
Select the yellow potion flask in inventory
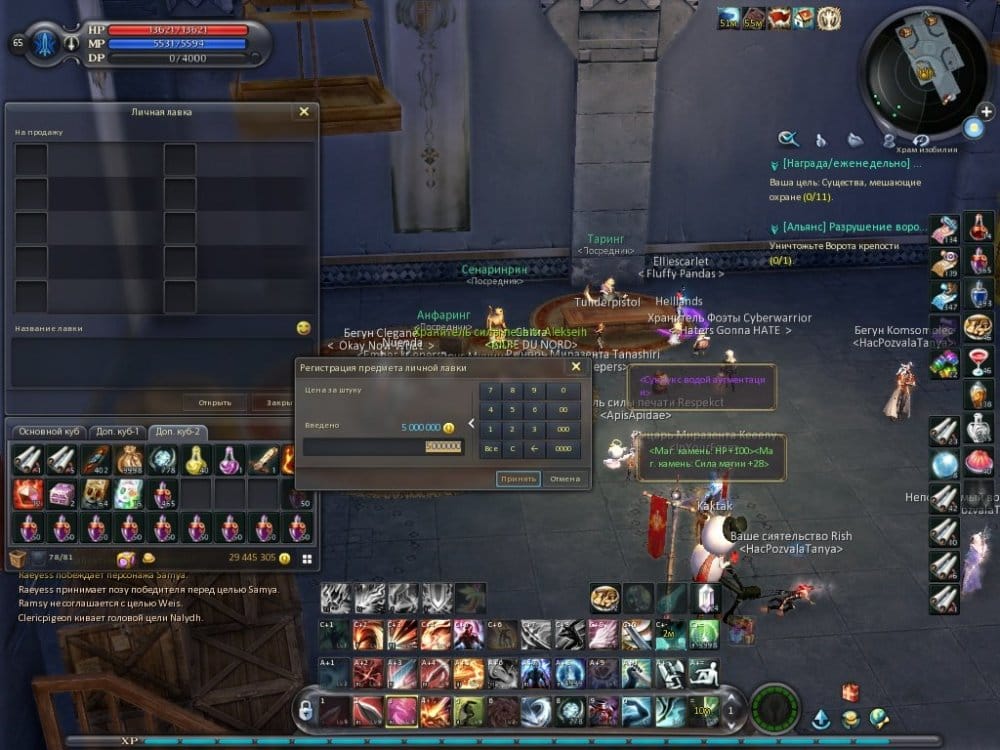(x=195, y=459)
